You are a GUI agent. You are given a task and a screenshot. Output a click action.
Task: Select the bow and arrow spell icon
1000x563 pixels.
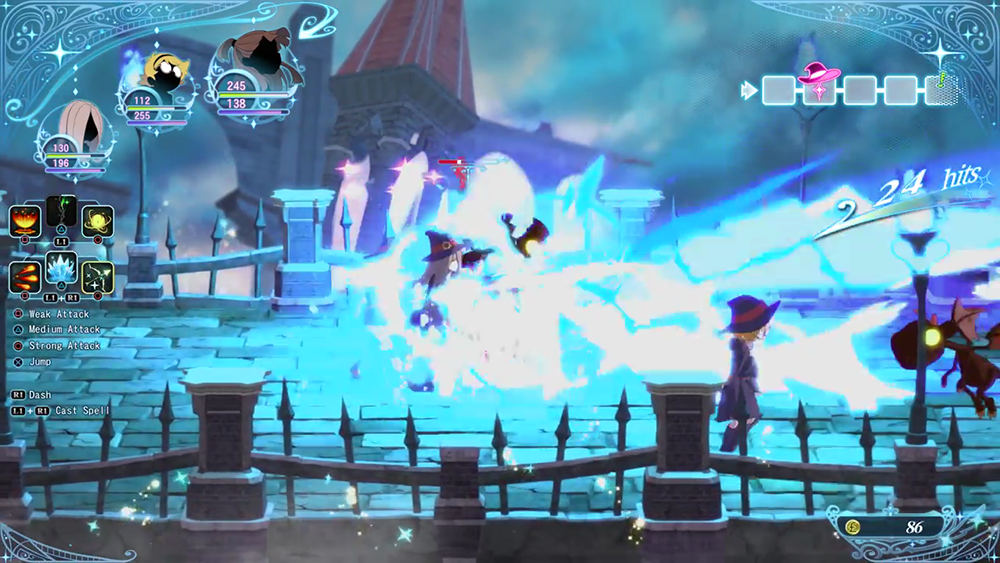[97, 277]
